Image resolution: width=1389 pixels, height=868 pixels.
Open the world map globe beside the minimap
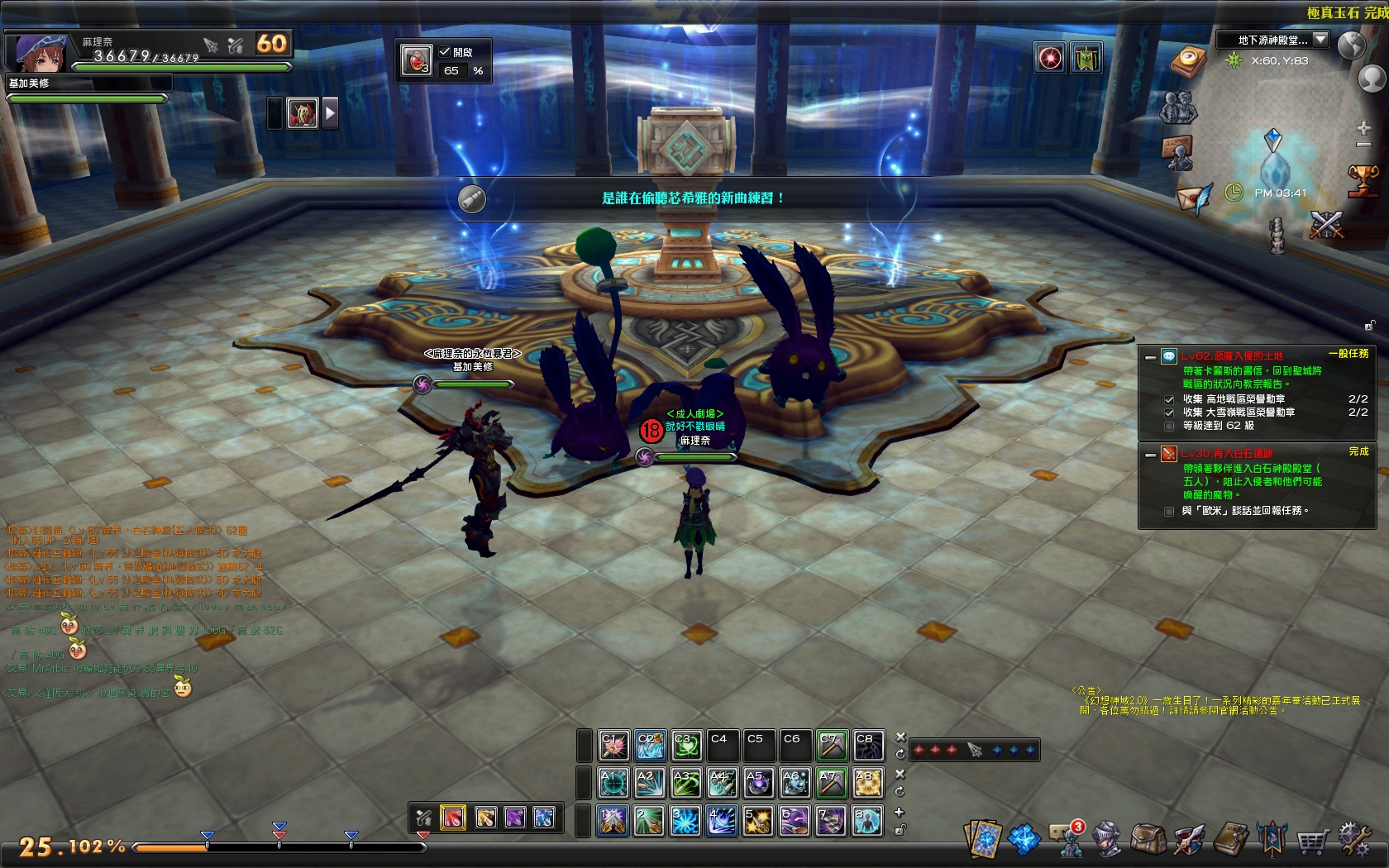1352,45
